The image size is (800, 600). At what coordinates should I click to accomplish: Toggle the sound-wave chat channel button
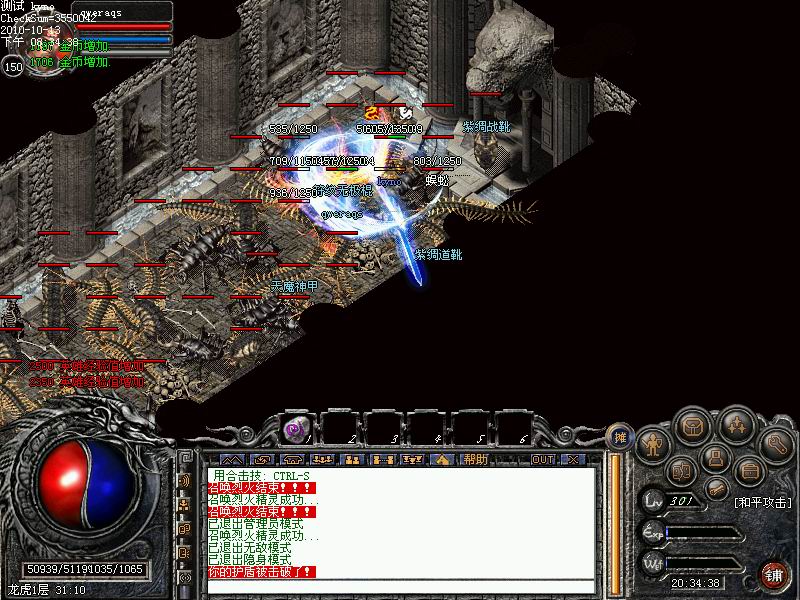185,480
